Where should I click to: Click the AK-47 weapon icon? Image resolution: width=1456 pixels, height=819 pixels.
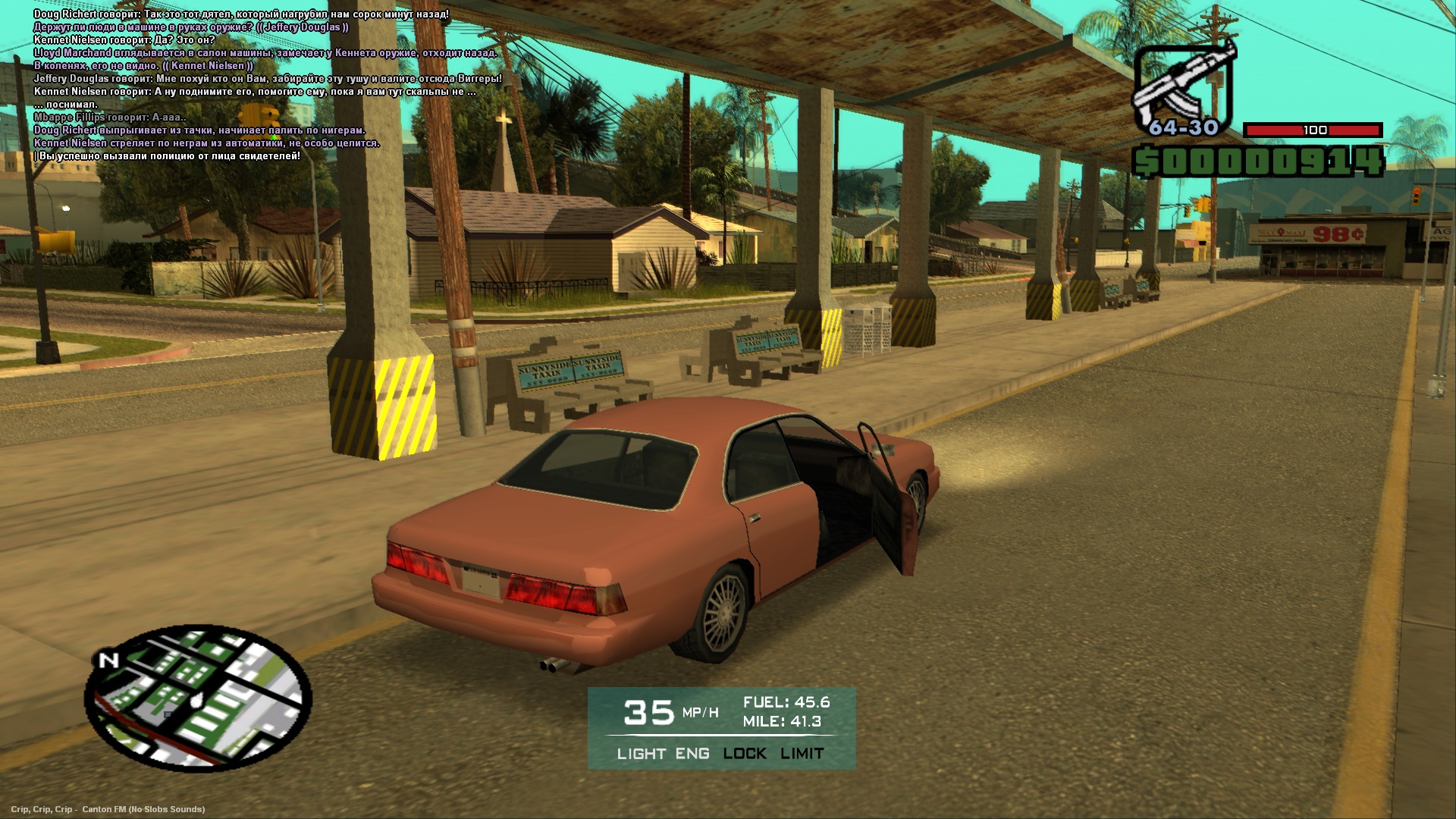(1182, 87)
